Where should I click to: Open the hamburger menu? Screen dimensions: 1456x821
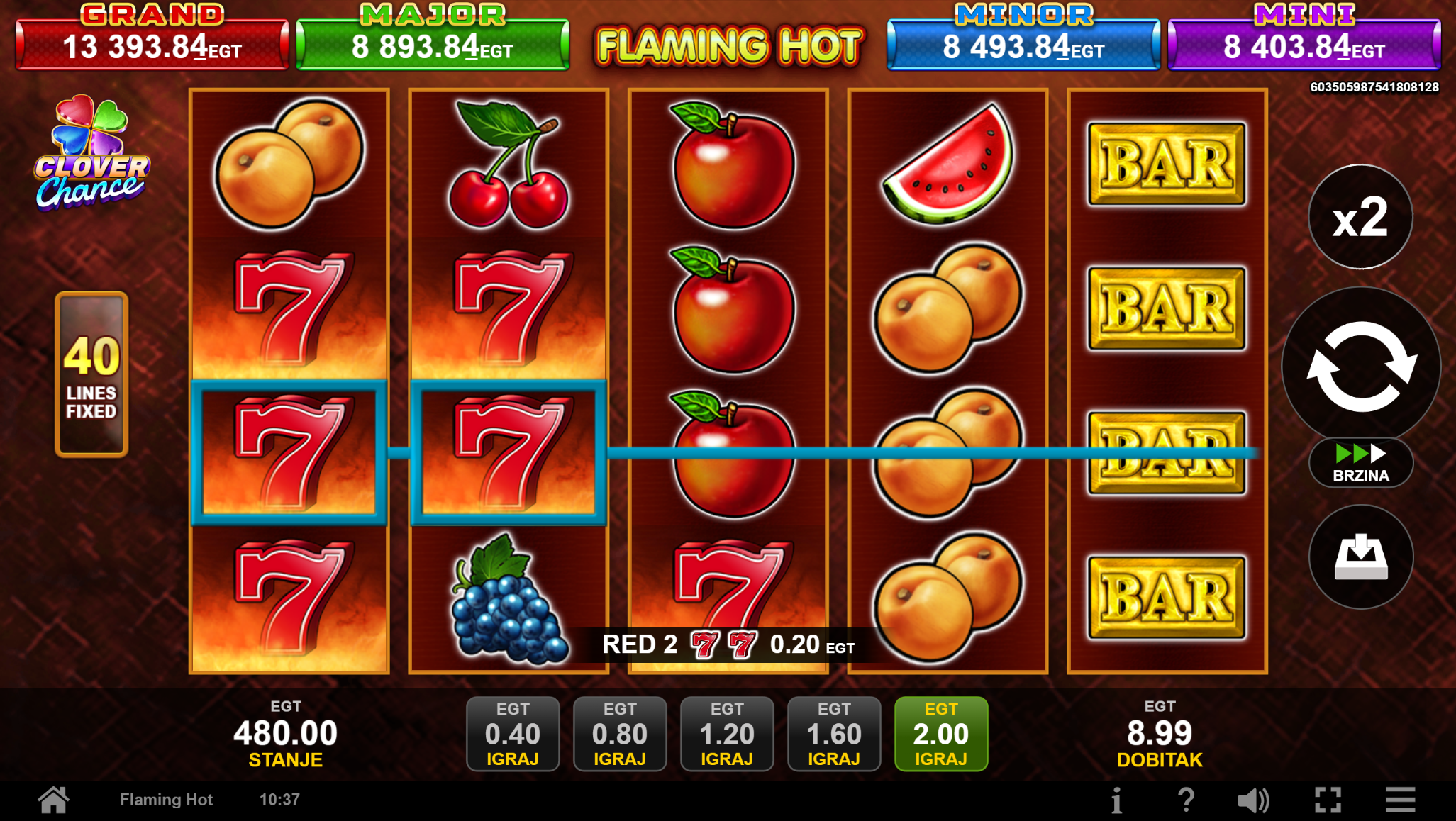click(x=1400, y=800)
